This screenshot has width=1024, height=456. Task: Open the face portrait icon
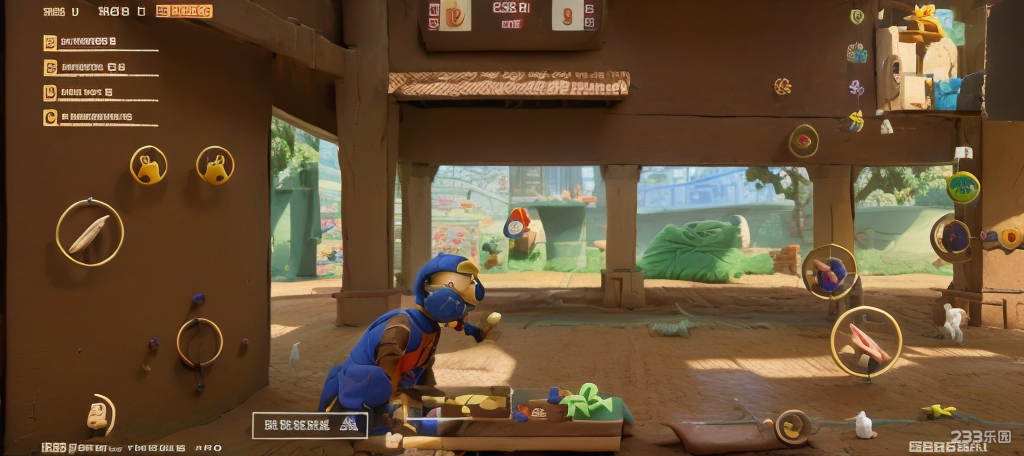[98, 412]
